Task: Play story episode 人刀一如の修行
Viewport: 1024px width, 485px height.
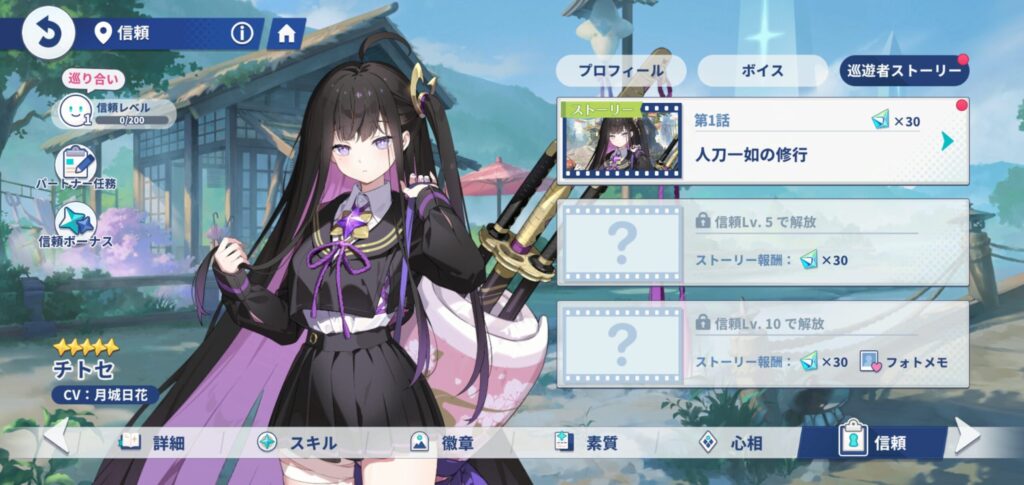Action: point(762,141)
